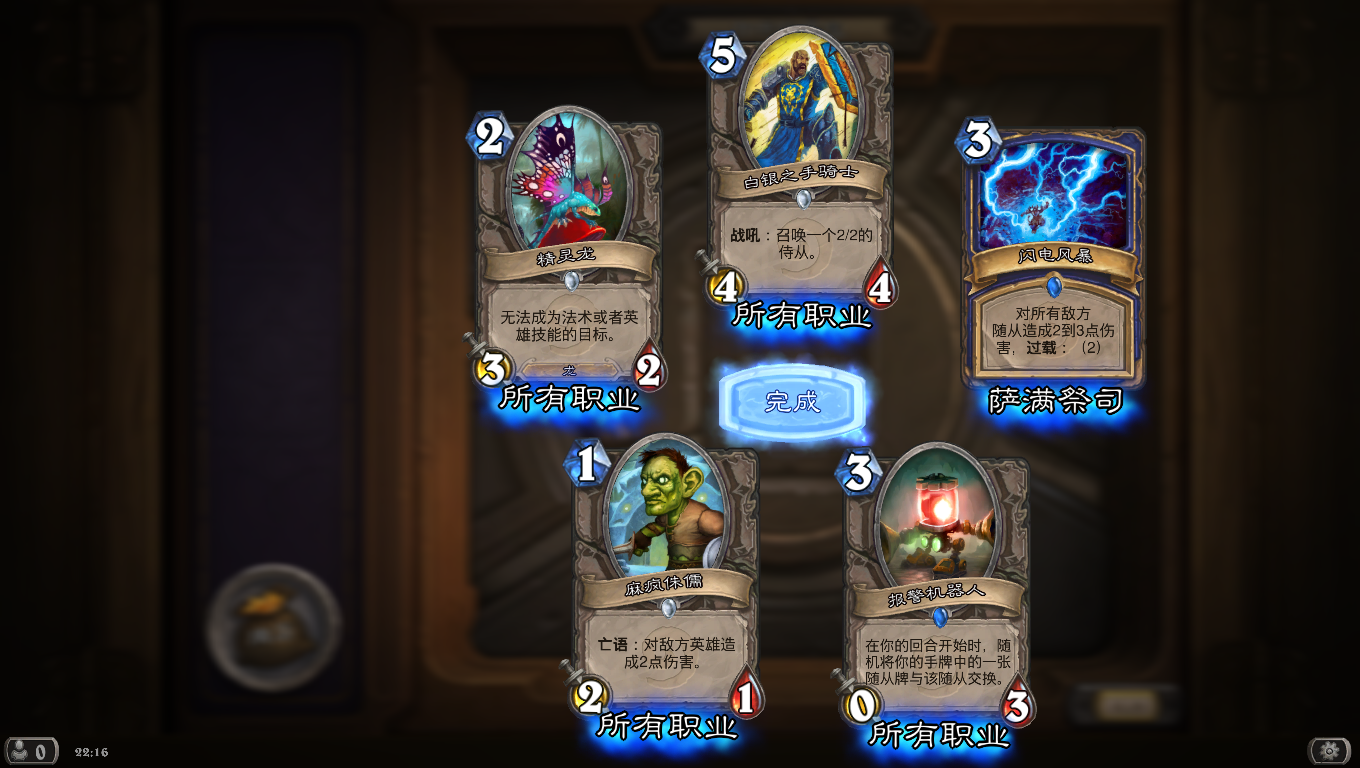
Task: Open the gear settings menu
Action: [1329, 750]
